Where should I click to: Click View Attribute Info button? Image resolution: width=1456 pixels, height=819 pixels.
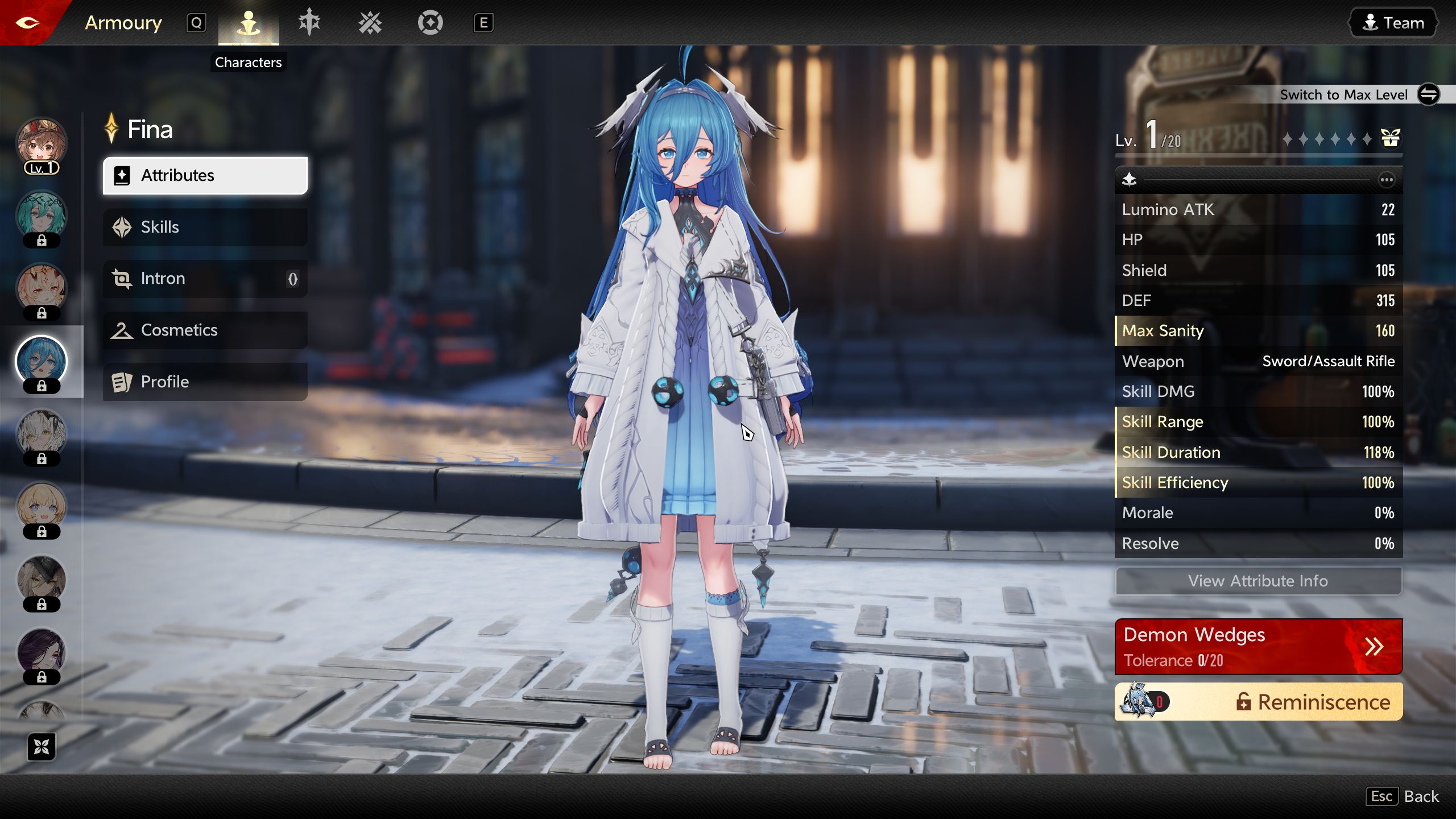[x=1258, y=581]
